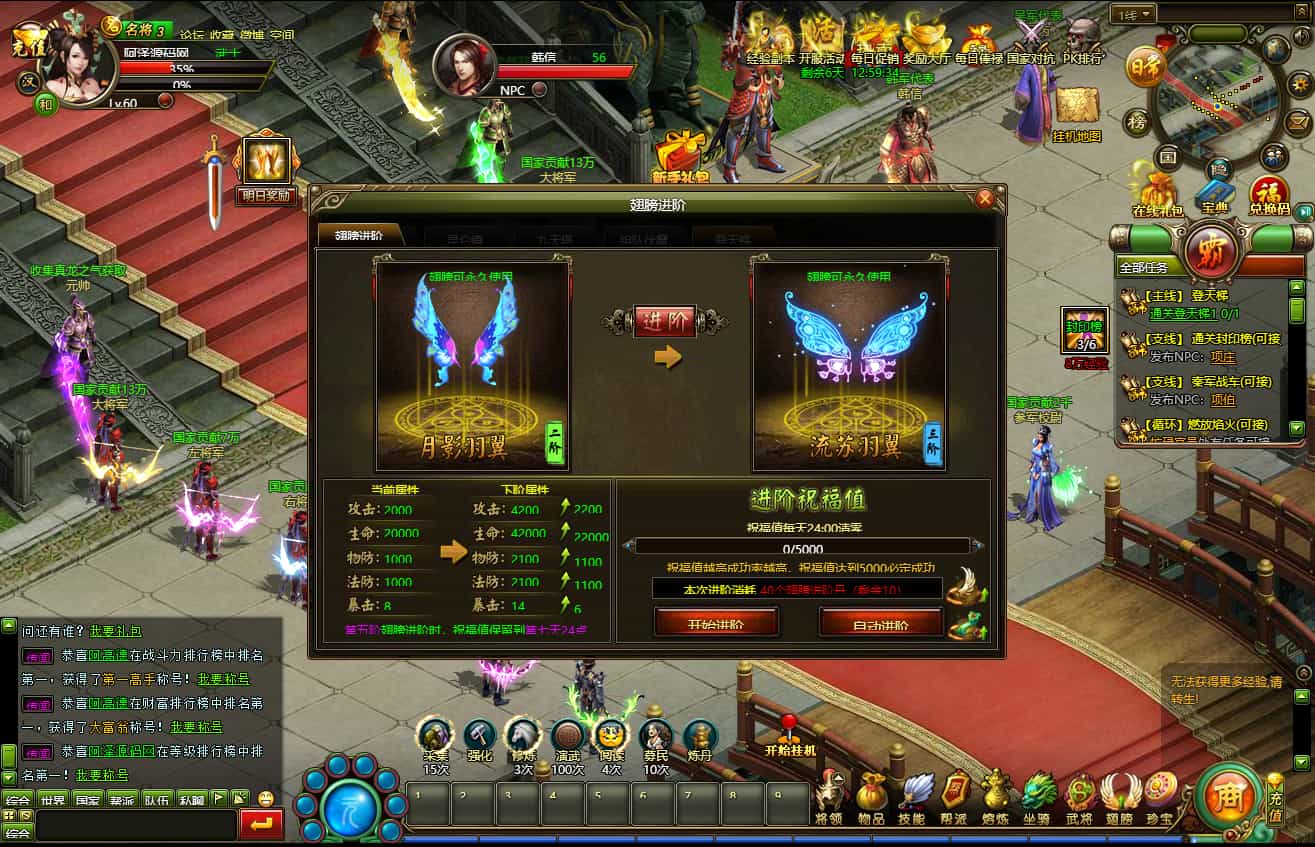The image size is (1315, 847).
Task: Send chat with red enter button
Action: [x=262, y=825]
